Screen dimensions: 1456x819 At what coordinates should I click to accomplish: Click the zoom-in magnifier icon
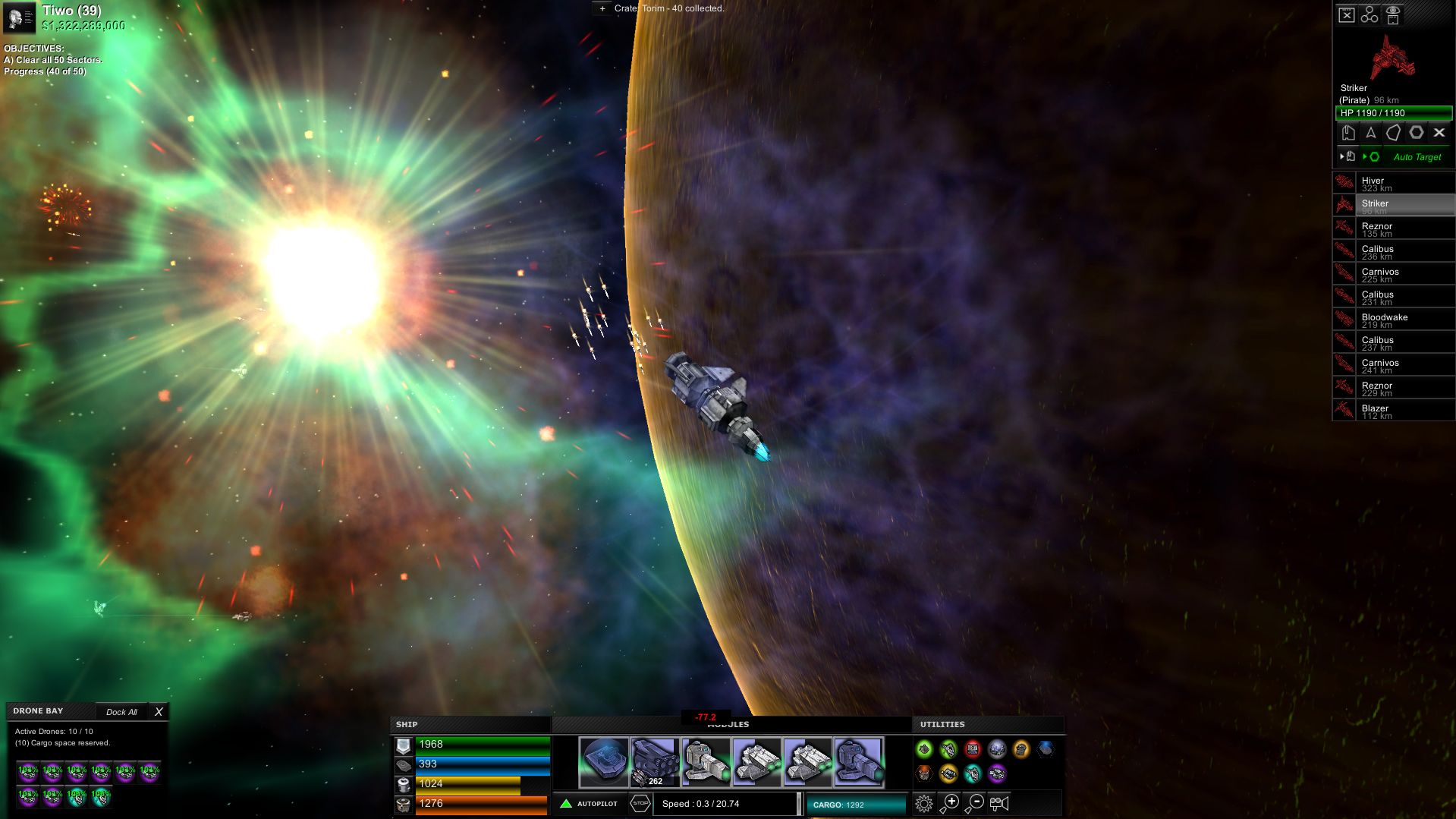(949, 802)
